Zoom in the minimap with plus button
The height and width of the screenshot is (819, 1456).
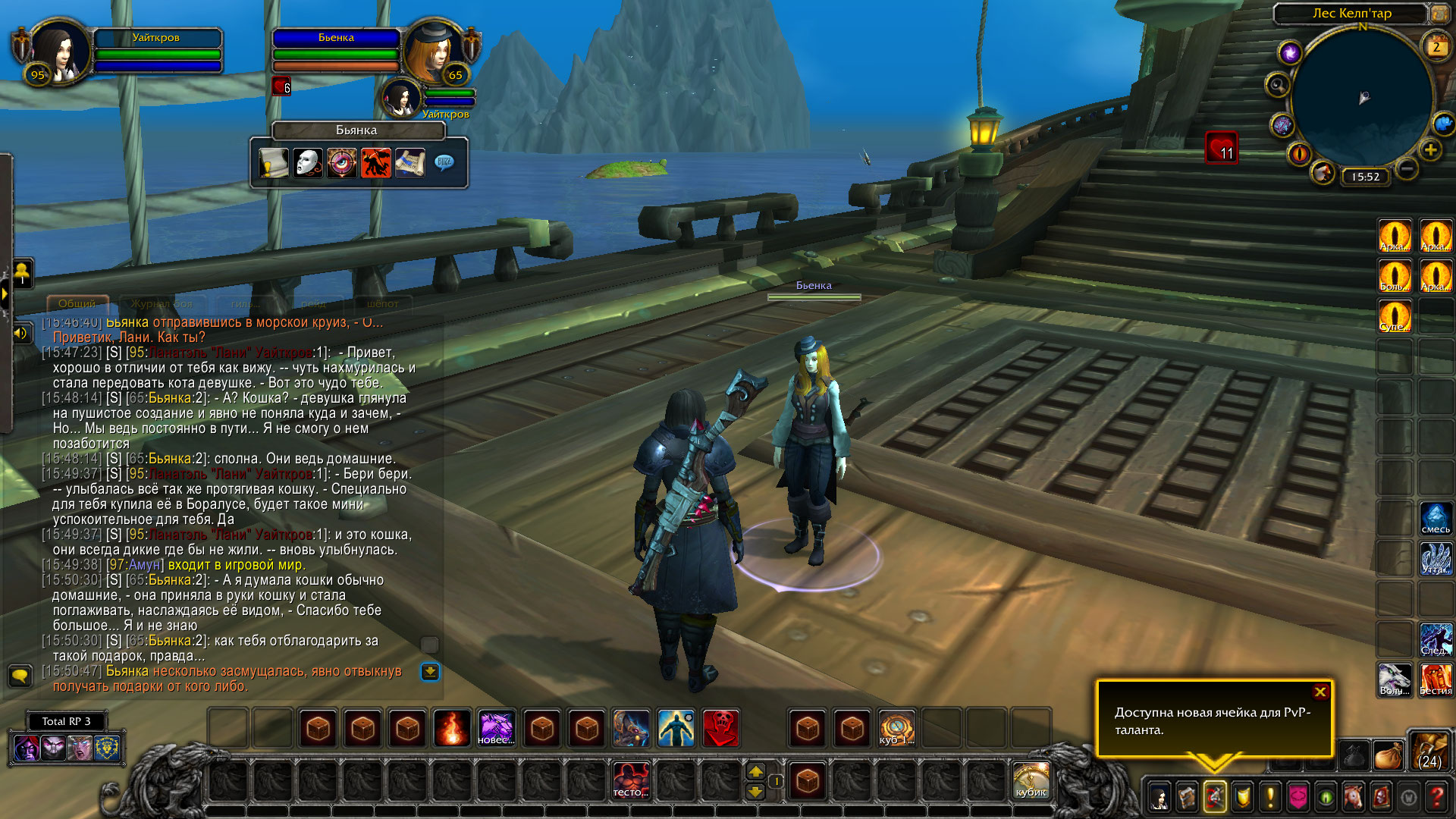coord(1430,150)
